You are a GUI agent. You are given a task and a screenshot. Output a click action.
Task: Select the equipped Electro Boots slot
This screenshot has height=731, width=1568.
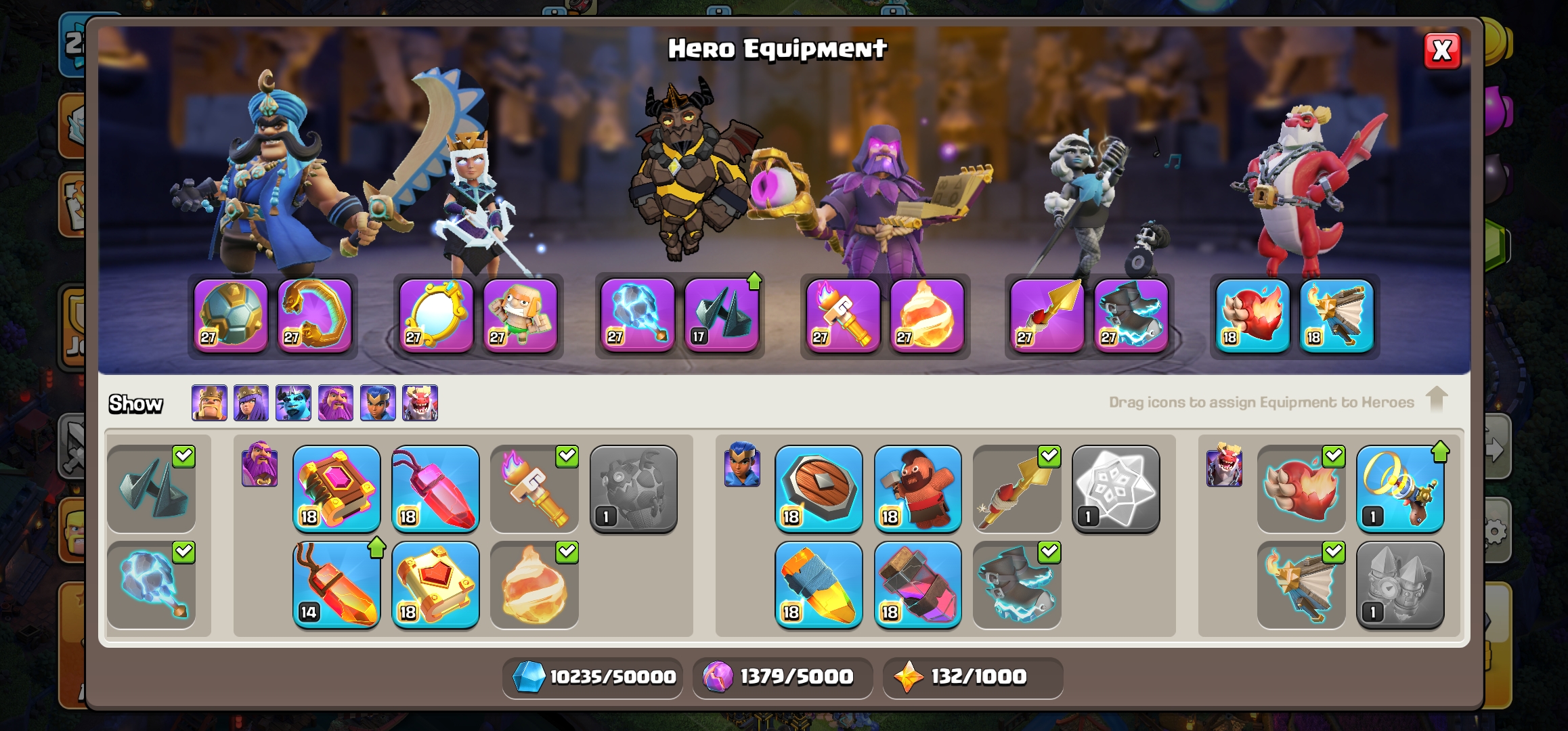point(1131,315)
